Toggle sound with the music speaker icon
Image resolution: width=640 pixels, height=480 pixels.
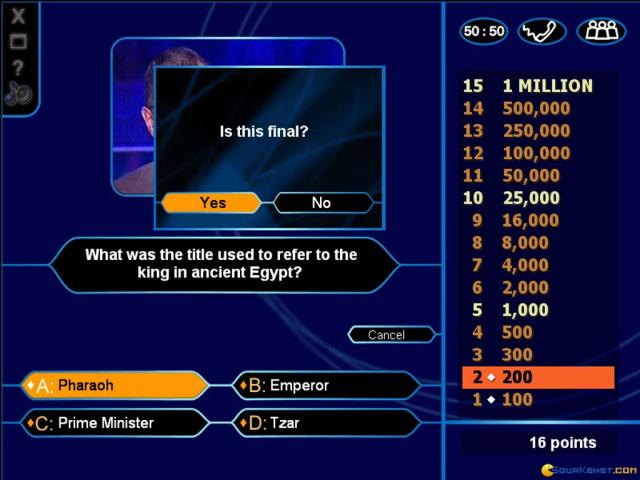coord(19,94)
